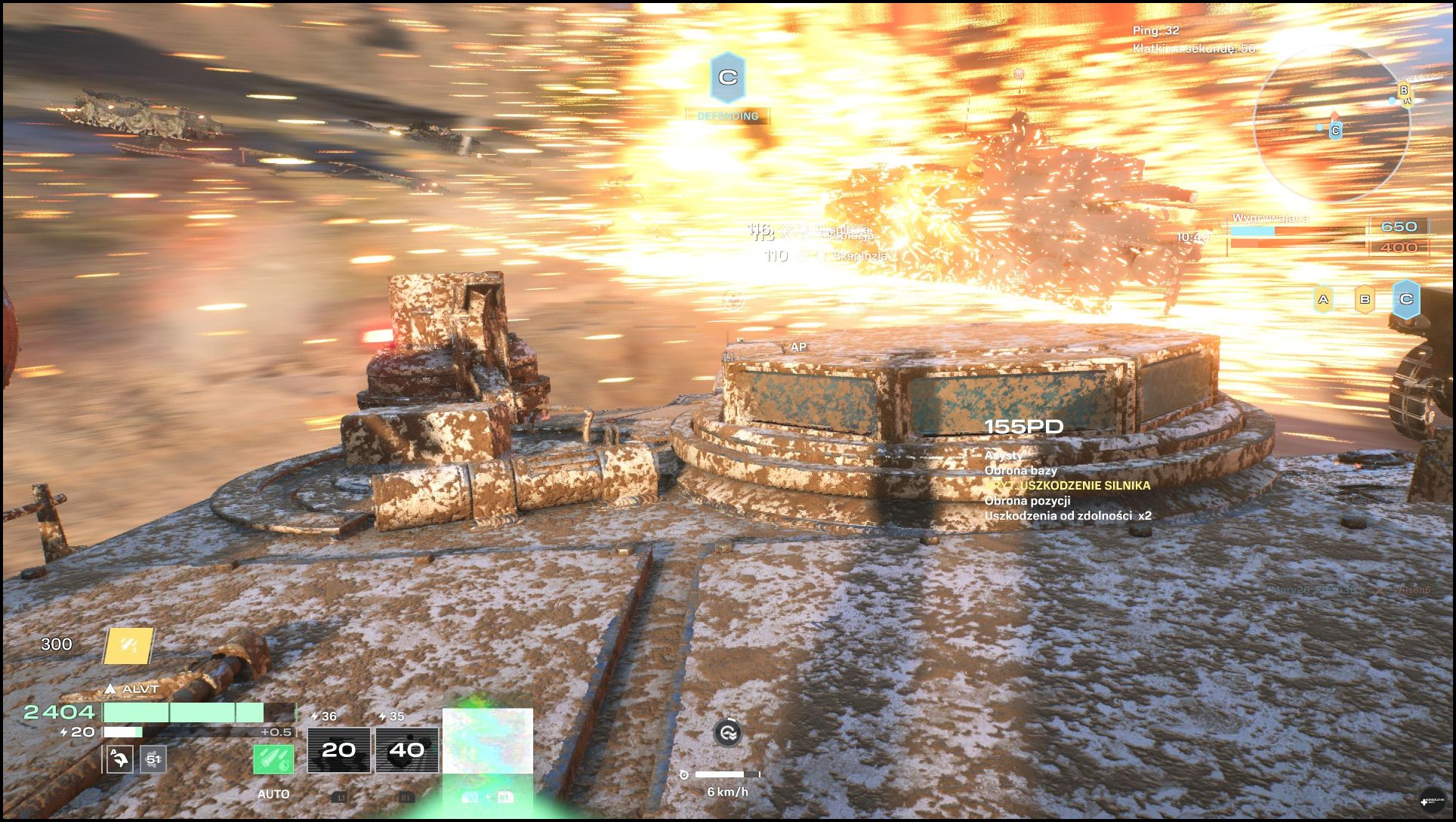Select the large blue point C hexagon

[1406, 299]
